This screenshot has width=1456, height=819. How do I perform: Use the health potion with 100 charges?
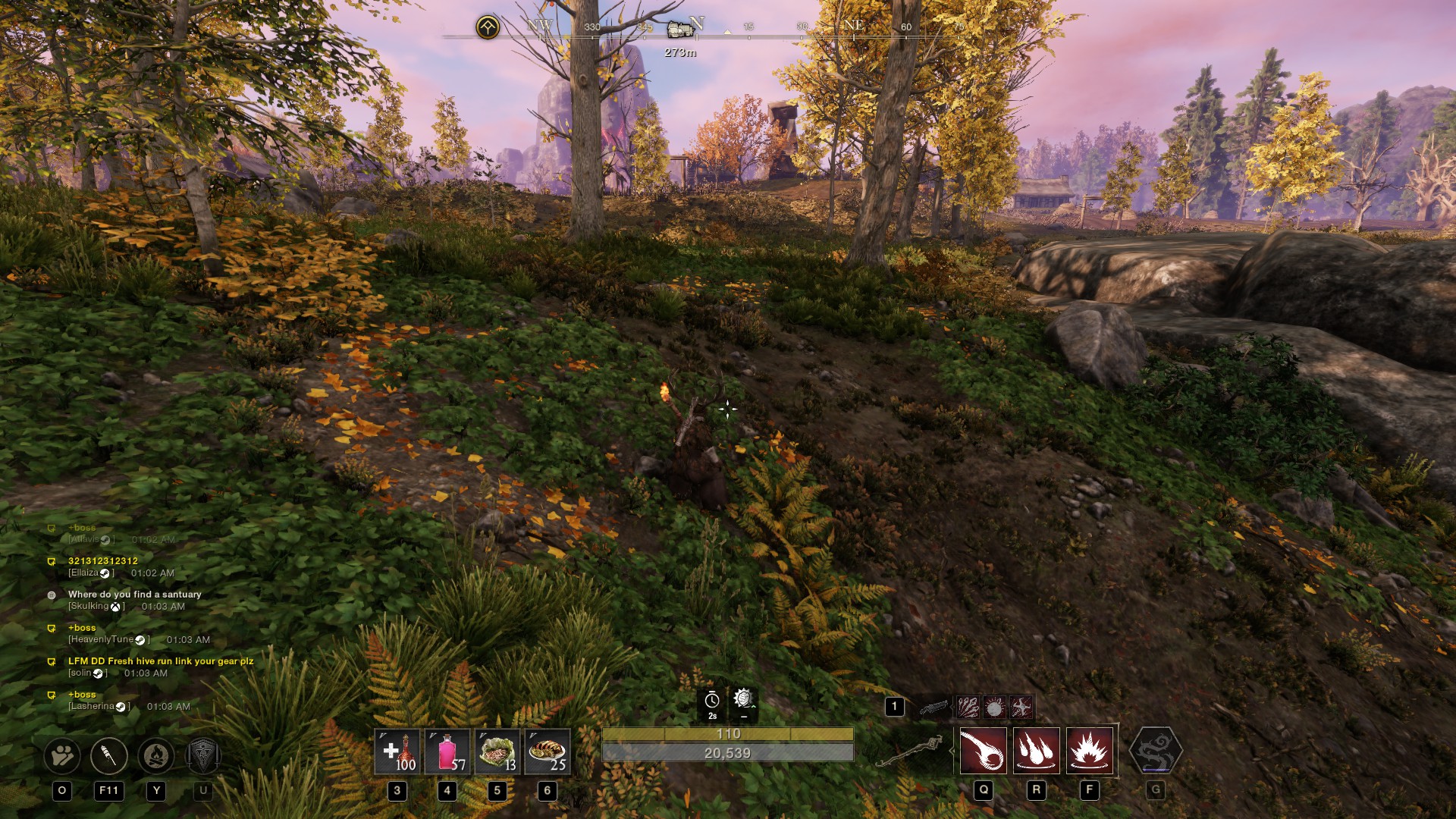397,752
